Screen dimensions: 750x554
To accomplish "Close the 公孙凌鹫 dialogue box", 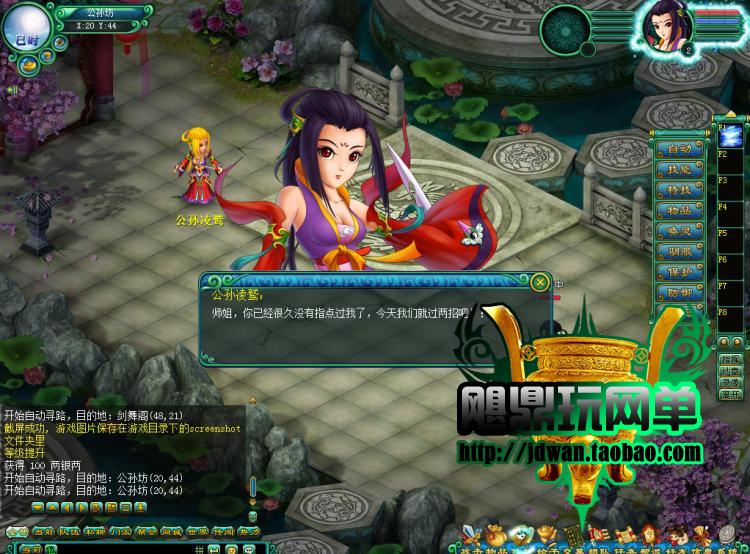I will [x=540, y=283].
